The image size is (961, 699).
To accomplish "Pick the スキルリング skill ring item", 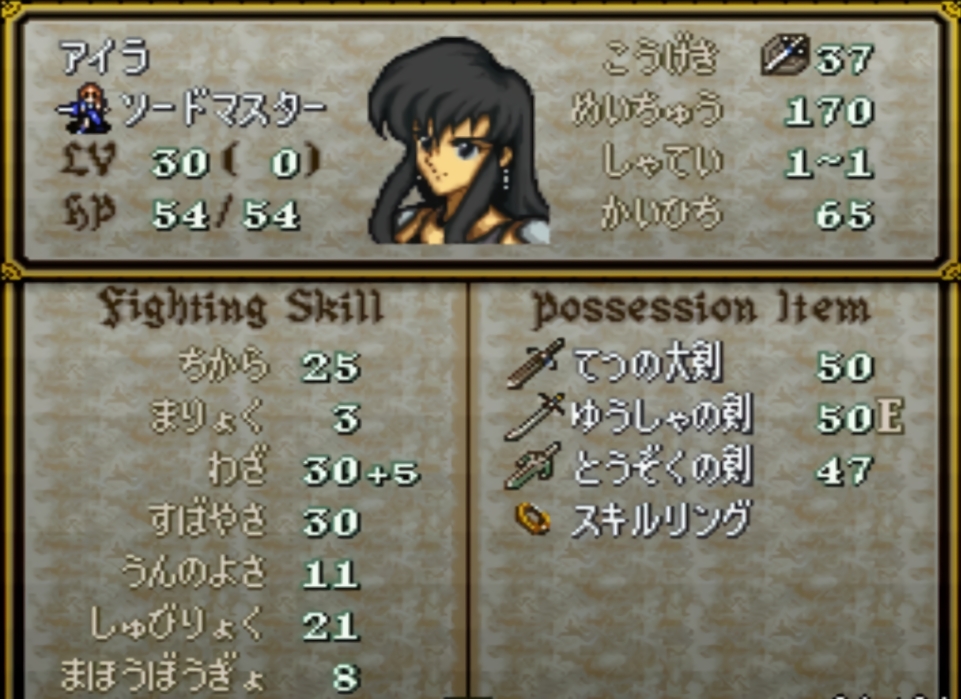I will tap(659, 520).
